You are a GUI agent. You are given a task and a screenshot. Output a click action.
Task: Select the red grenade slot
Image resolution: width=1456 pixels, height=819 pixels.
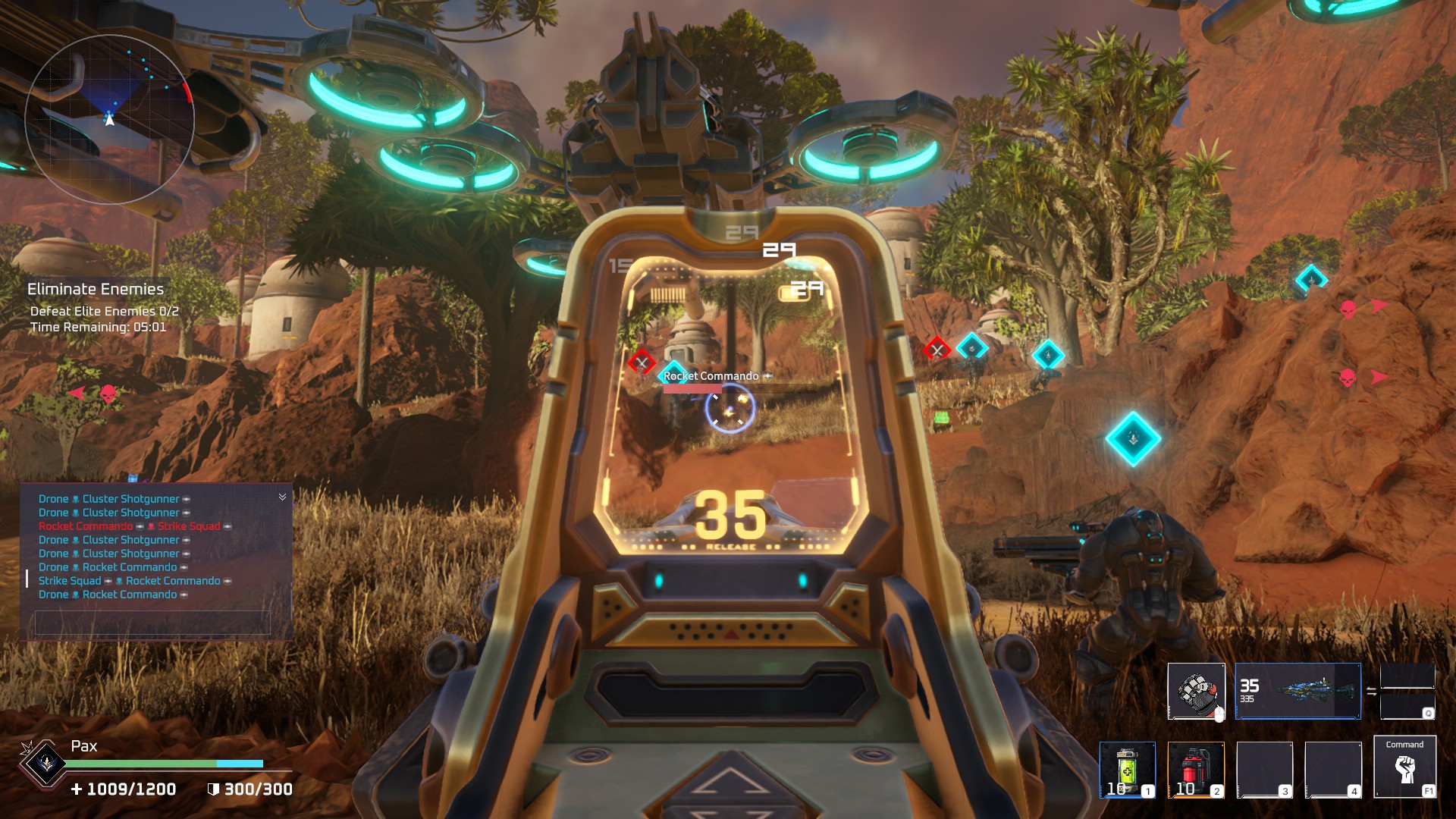1195,769
